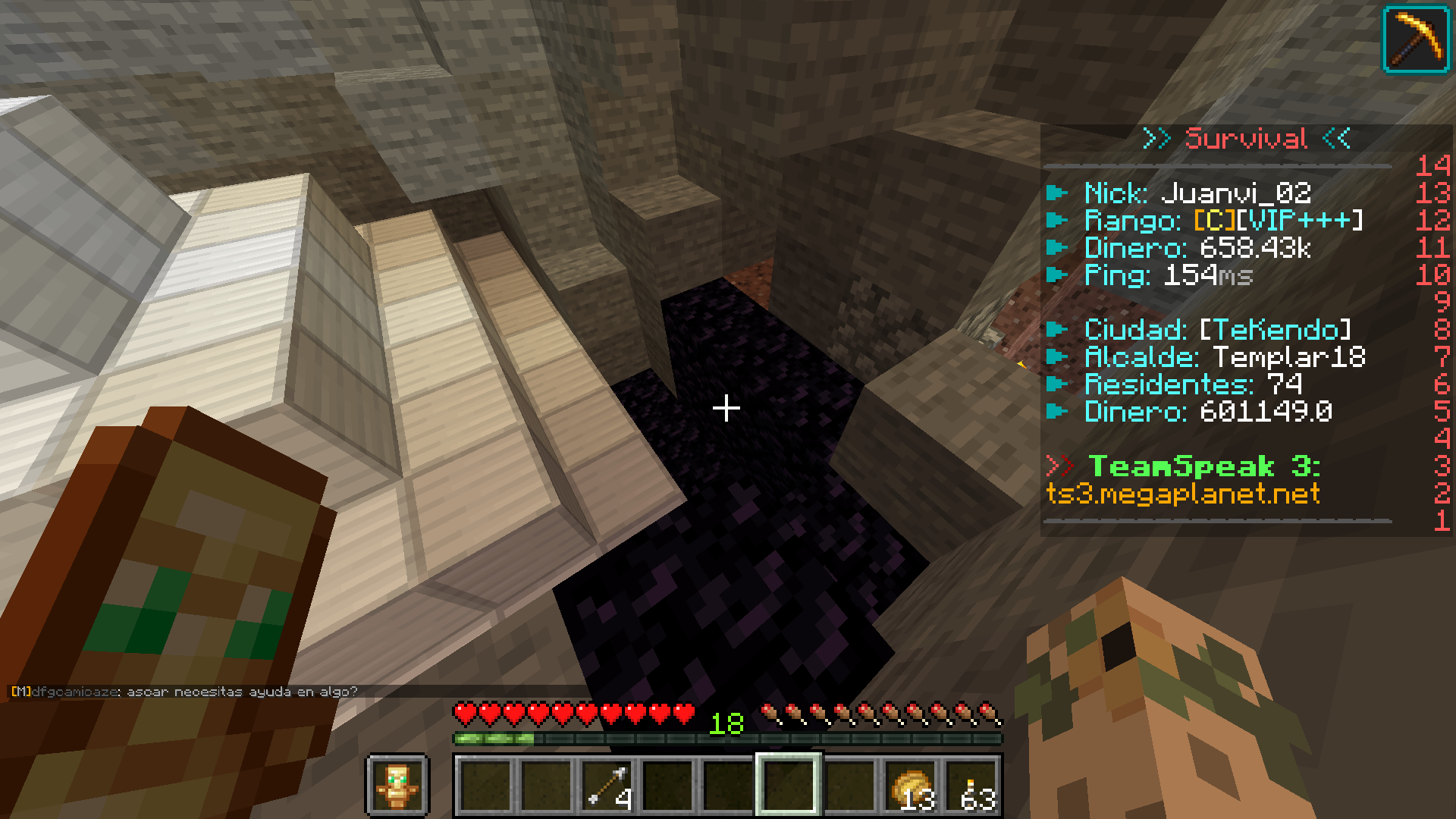Click the chat message from dfgcamicaze
The image size is (1456, 819).
pos(184,692)
